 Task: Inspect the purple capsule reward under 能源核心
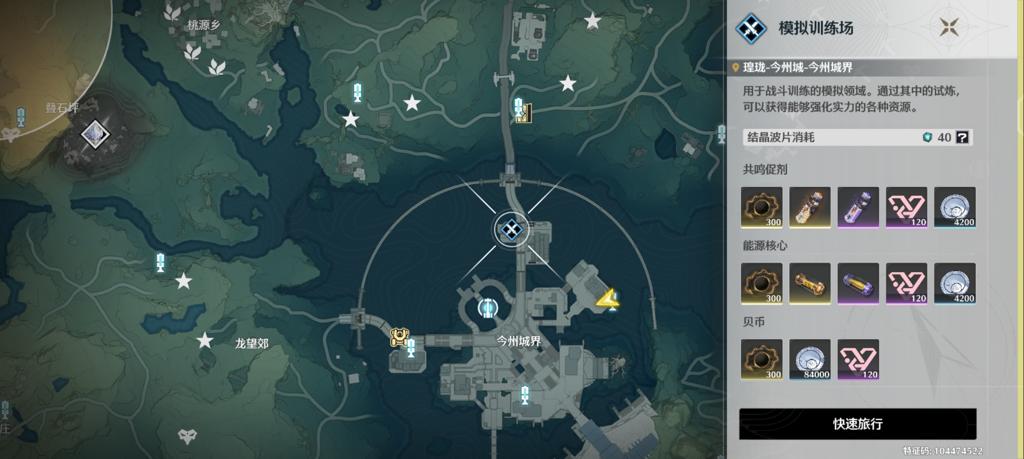coord(858,284)
